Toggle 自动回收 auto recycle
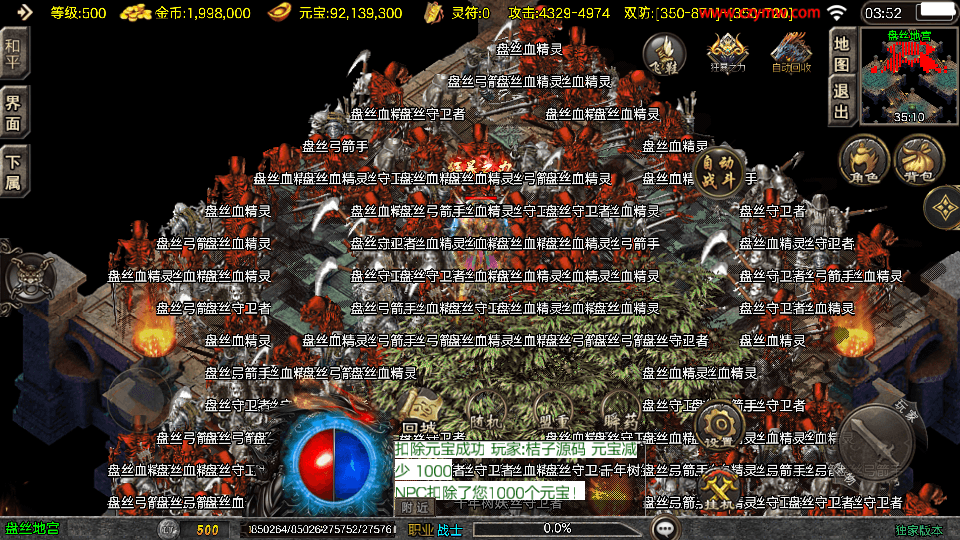 click(x=790, y=52)
